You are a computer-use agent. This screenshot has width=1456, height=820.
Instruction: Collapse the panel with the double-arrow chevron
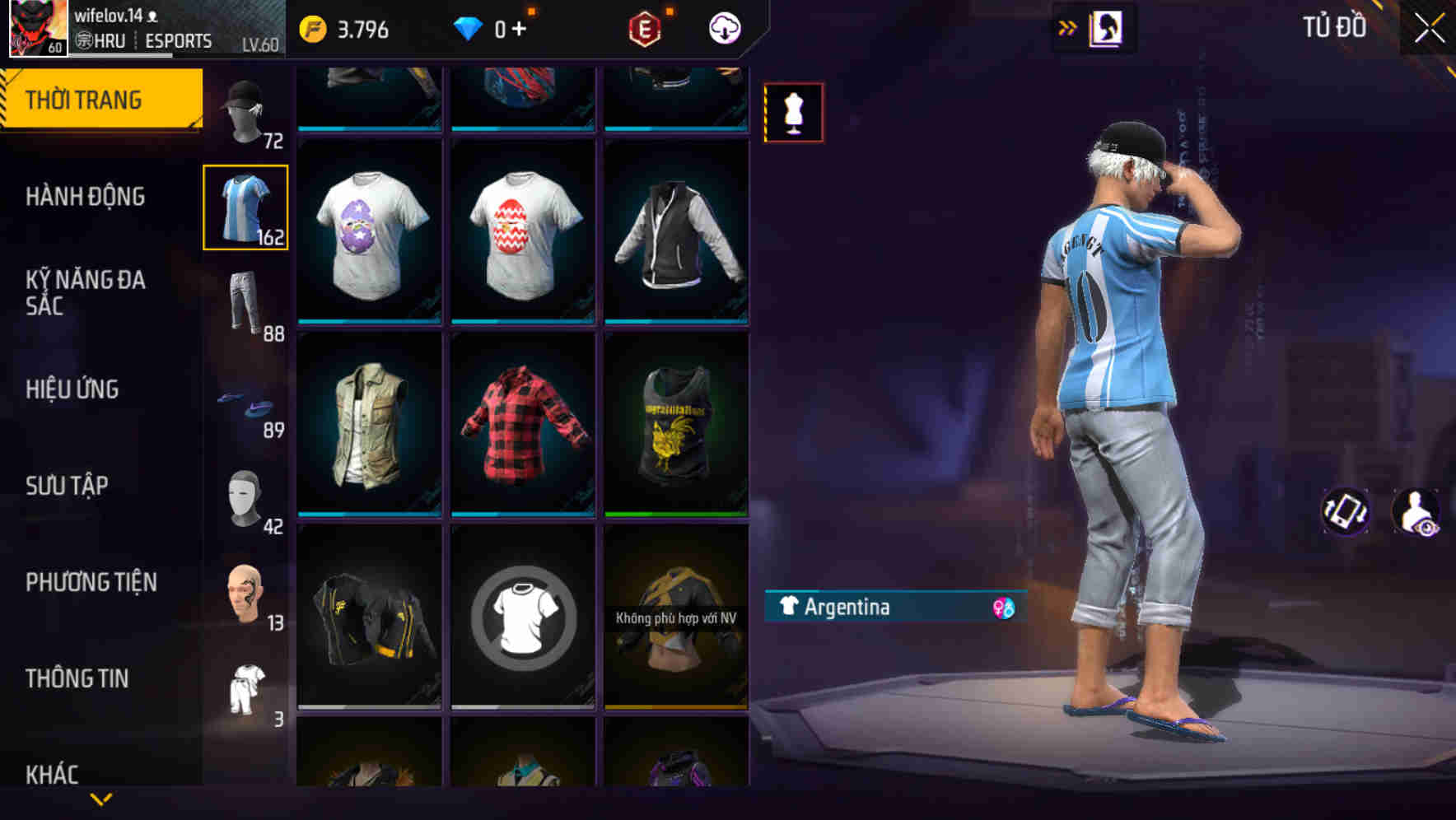point(1066,26)
